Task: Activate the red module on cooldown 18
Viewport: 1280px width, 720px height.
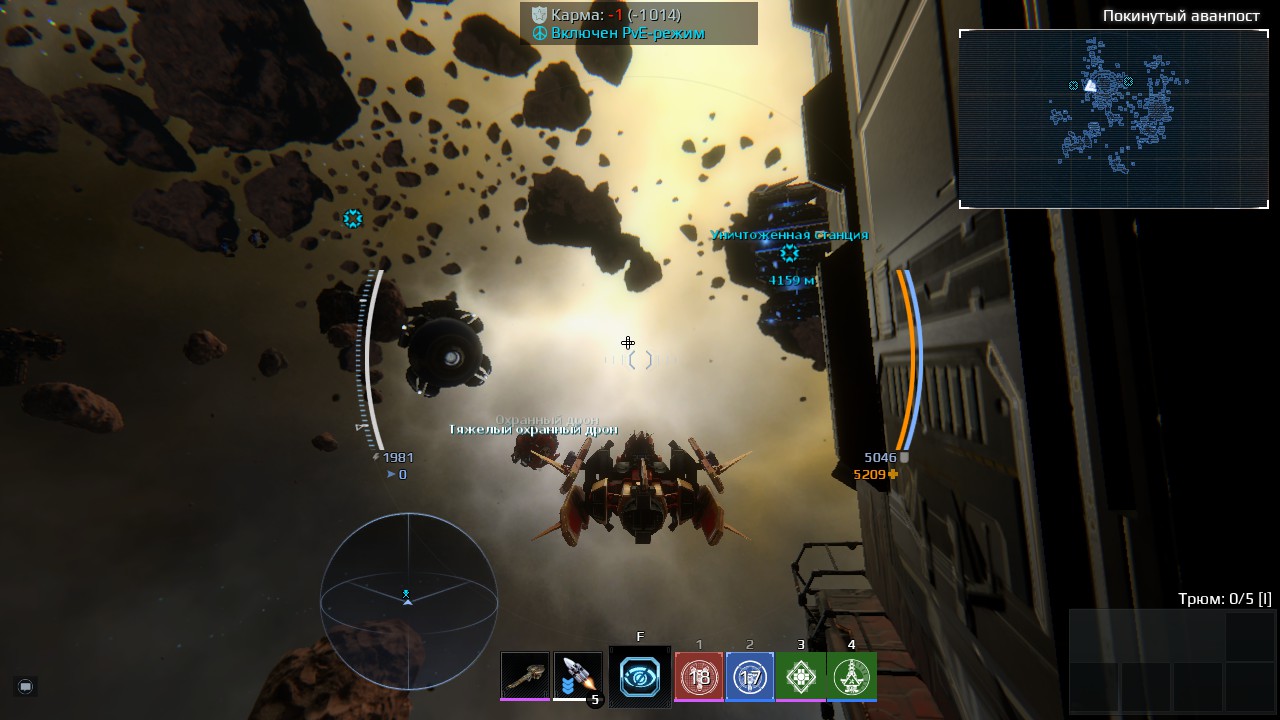Action: pos(699,677)
